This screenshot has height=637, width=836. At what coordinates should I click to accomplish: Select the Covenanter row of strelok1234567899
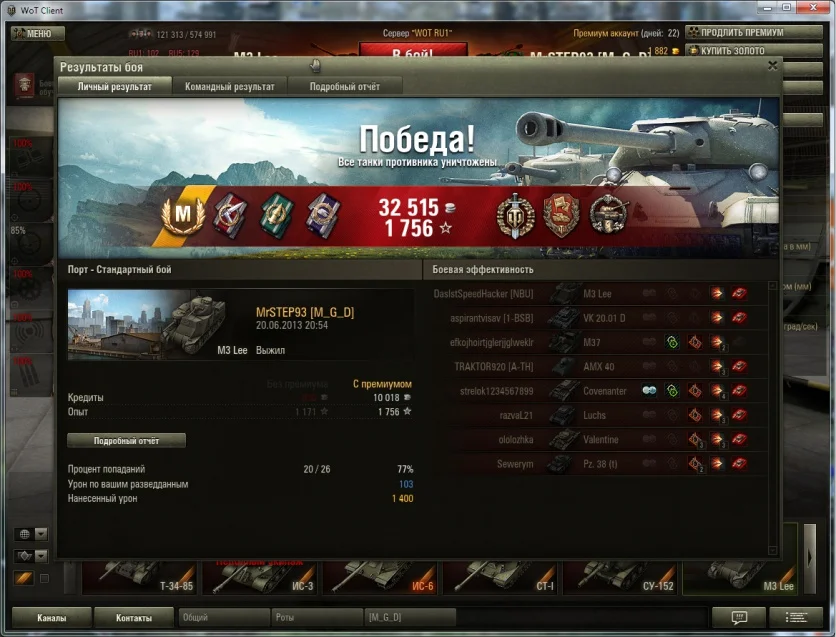(x=600, y=390)
